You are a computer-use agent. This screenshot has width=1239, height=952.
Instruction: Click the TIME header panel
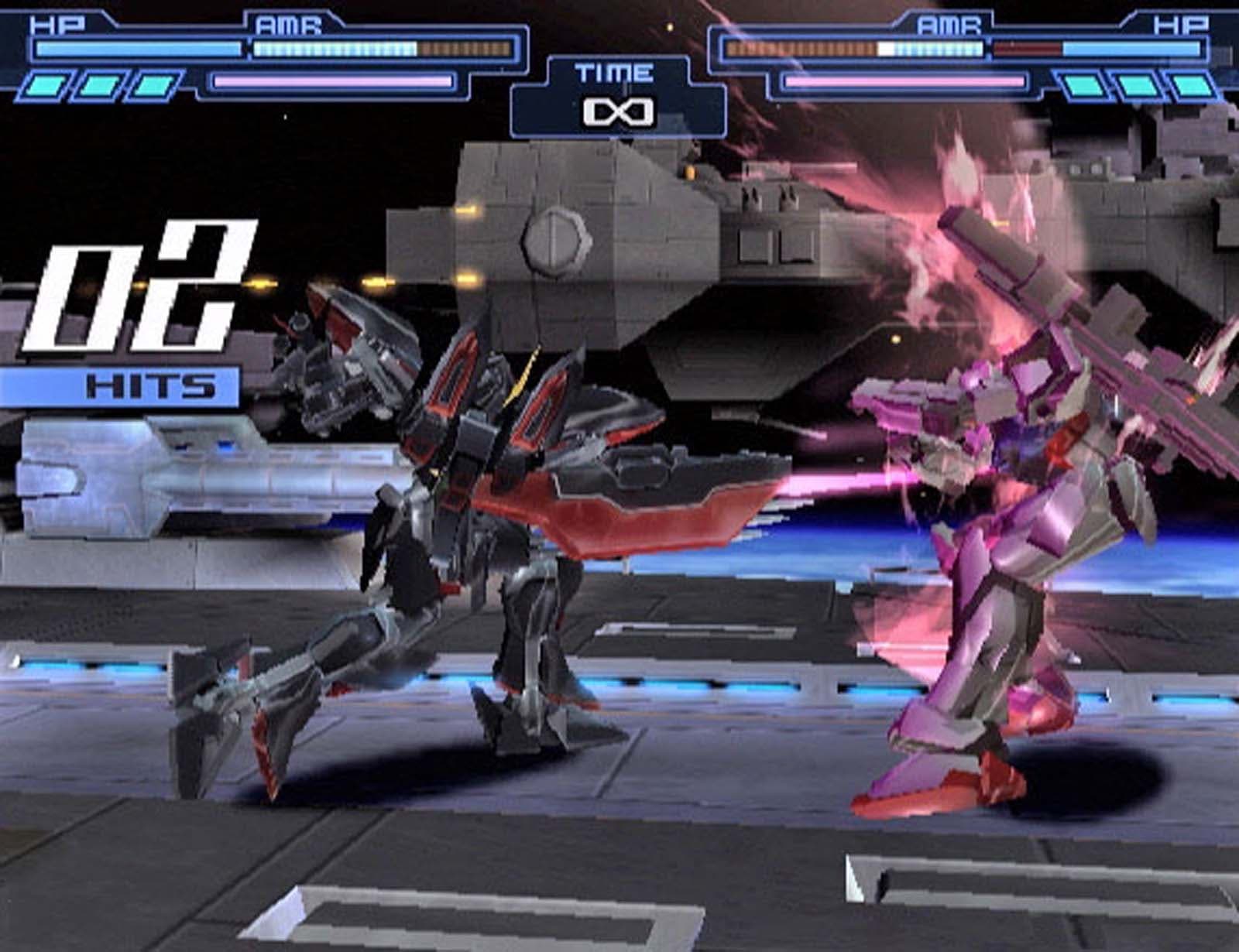point(614,74)
